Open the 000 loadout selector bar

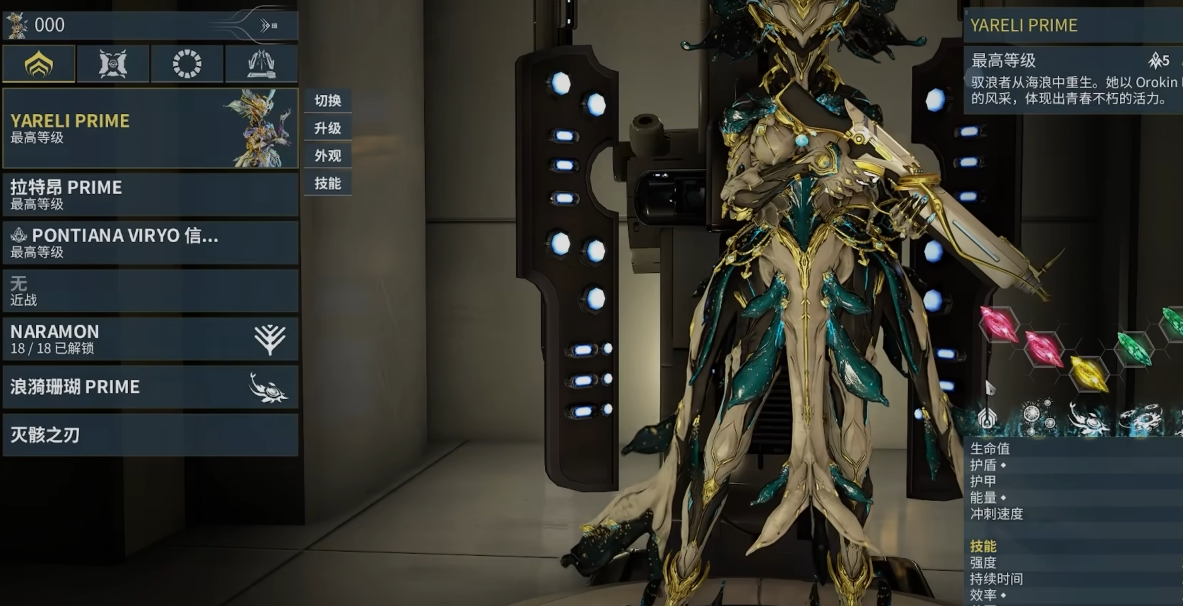pos(150,26)
